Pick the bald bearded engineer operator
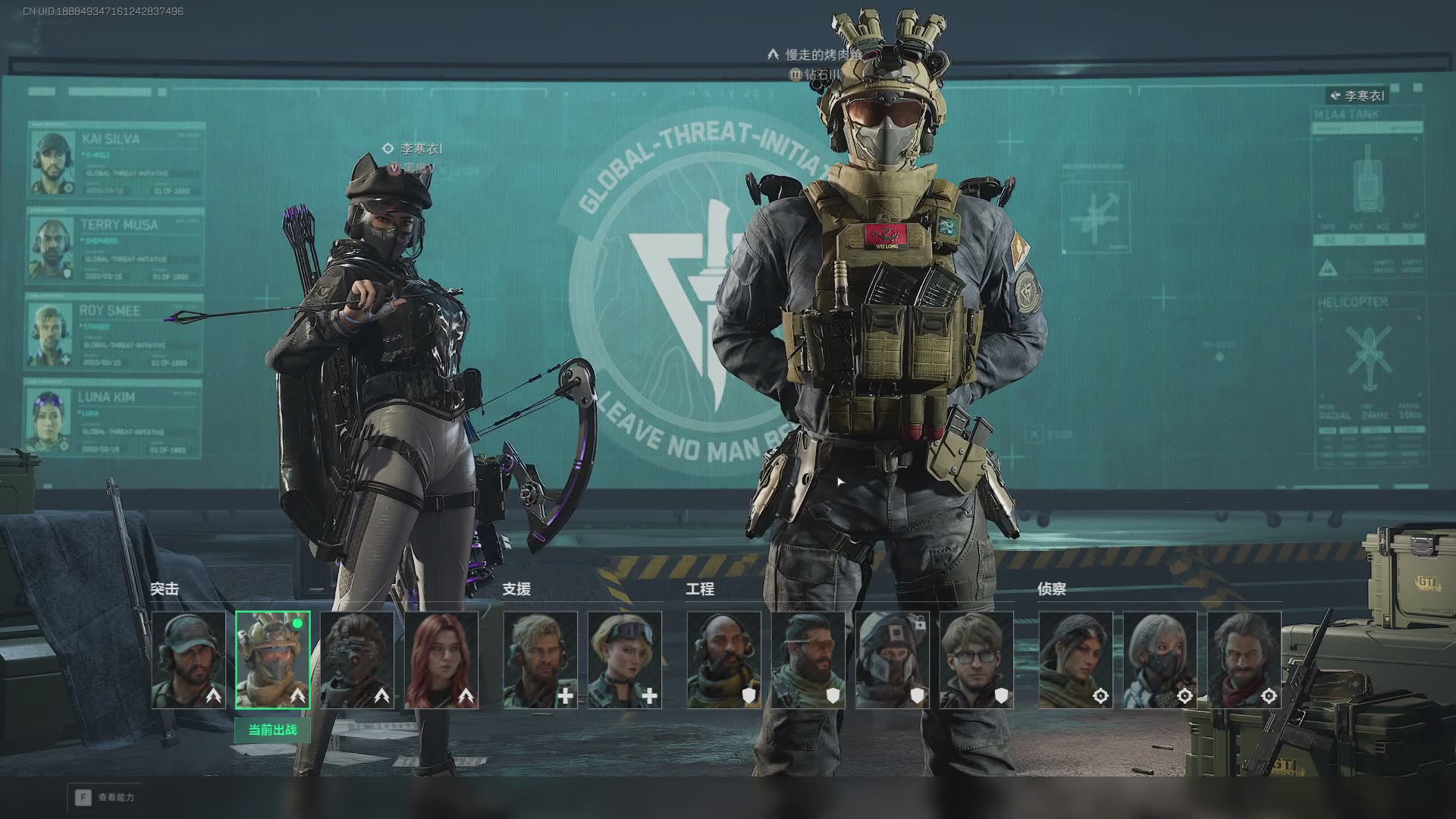This screenshot has width=1456, height=819. pos(724,660)
